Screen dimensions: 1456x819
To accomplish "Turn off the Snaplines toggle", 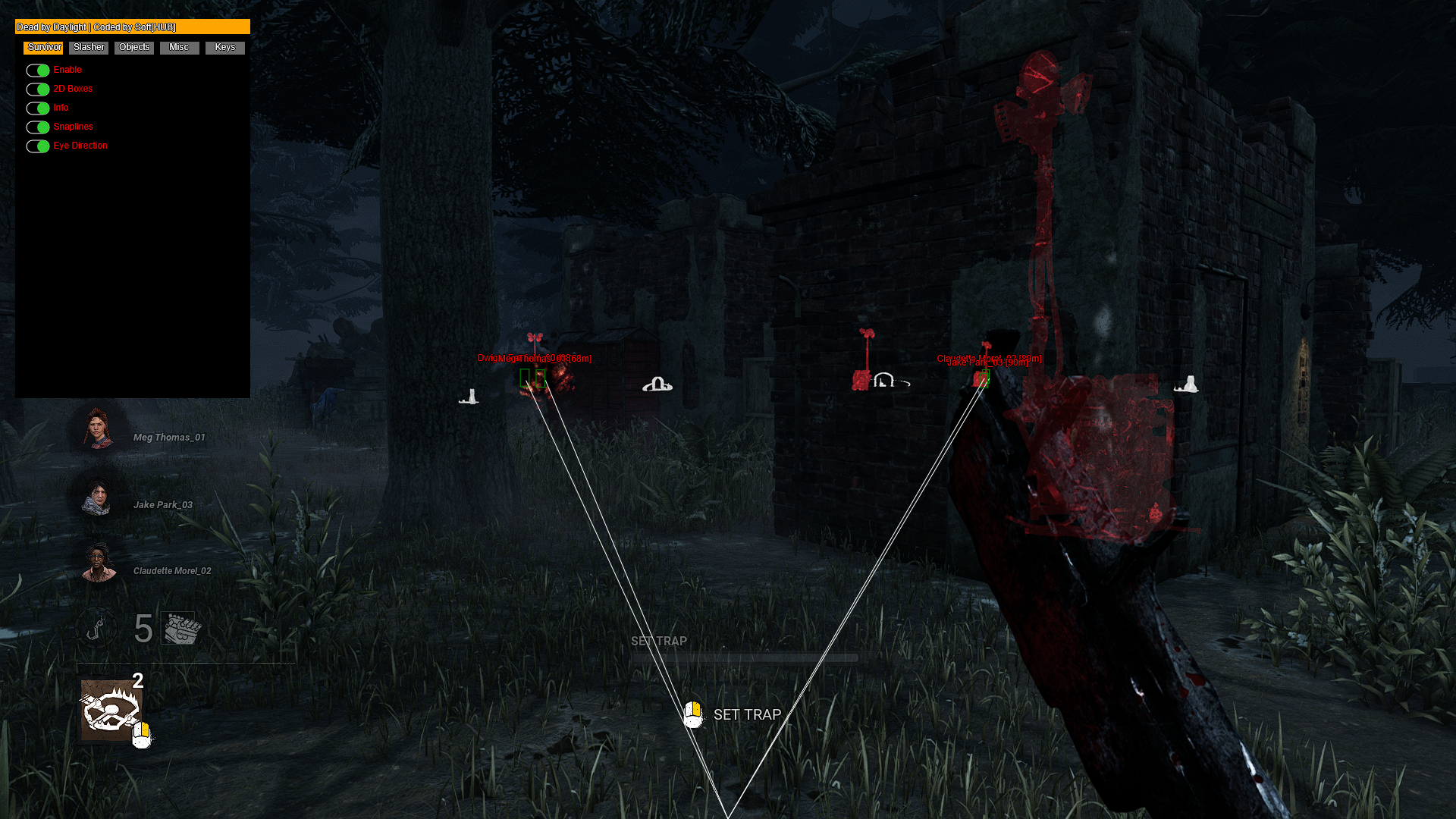I will pyautogui.click(x=38, y=127).
